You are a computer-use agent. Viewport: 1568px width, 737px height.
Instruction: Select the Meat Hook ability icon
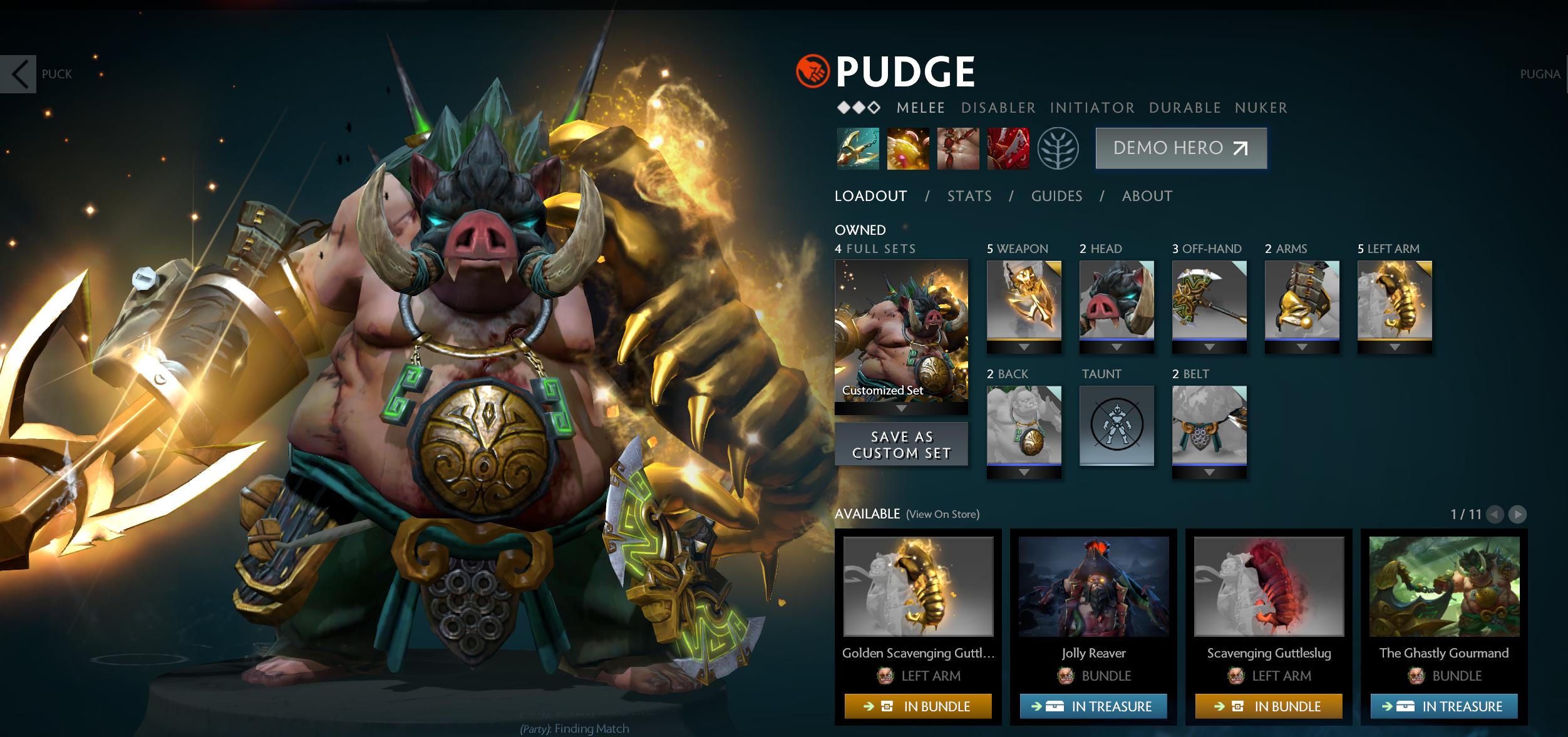(858, 149)
